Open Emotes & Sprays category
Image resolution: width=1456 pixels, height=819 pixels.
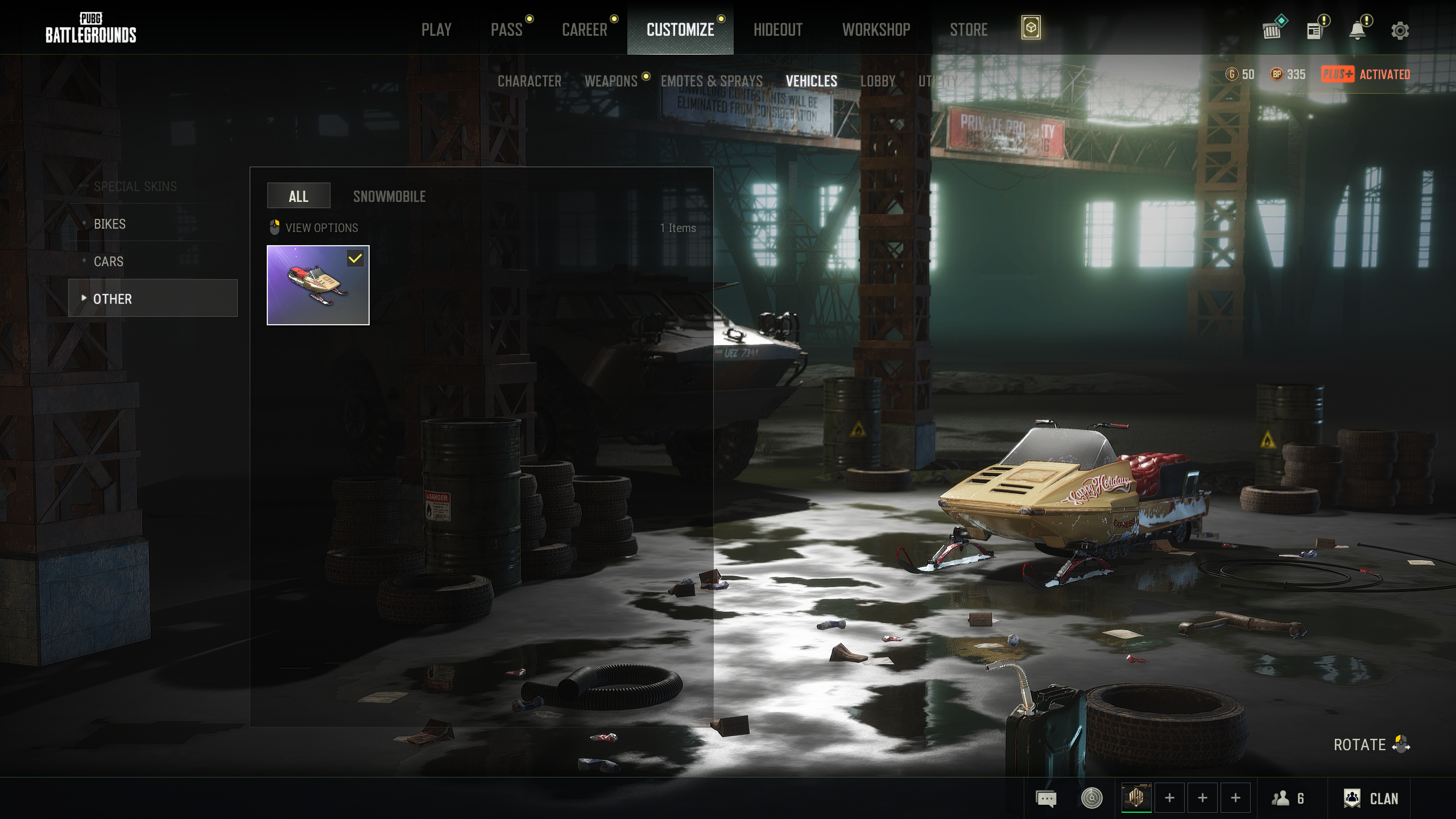712,81
